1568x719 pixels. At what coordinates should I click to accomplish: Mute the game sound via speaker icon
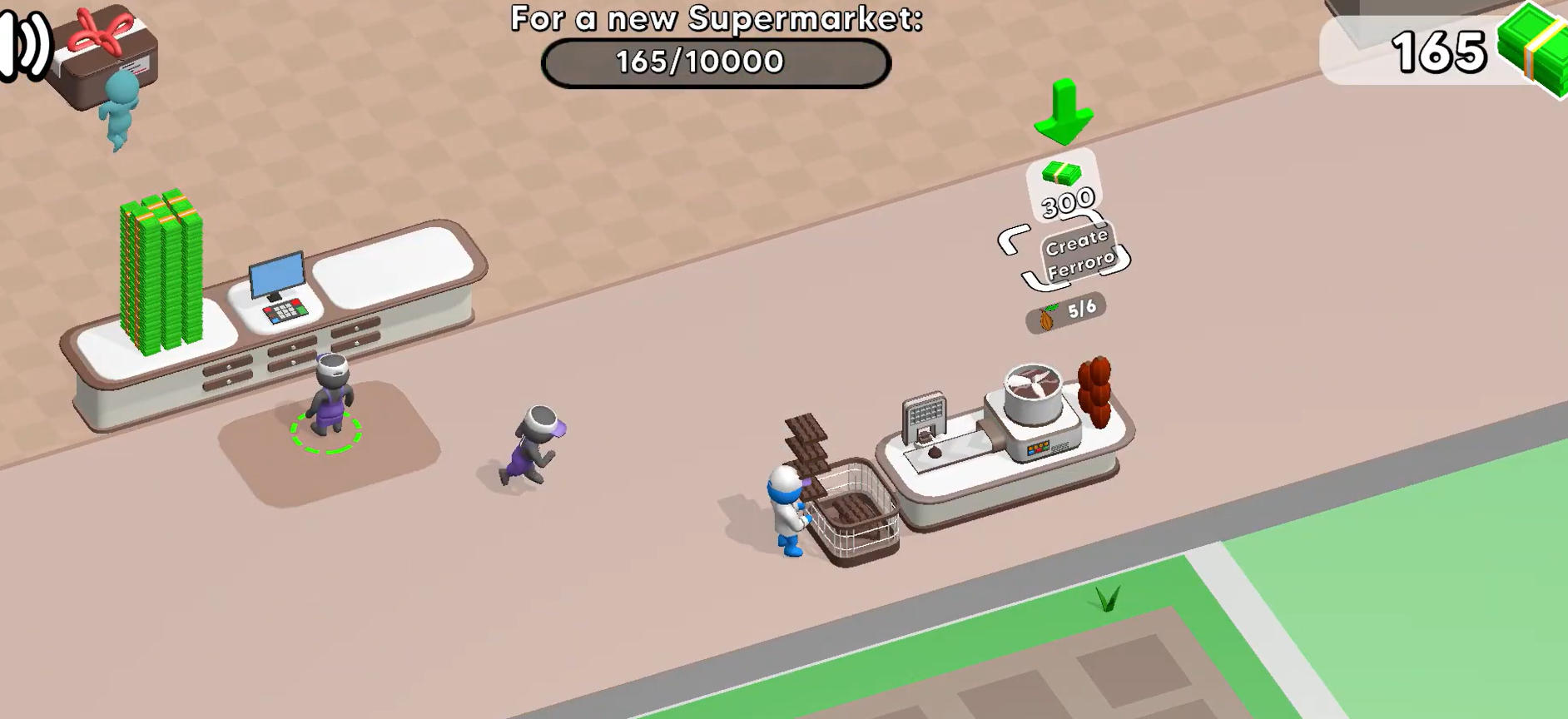20,42
